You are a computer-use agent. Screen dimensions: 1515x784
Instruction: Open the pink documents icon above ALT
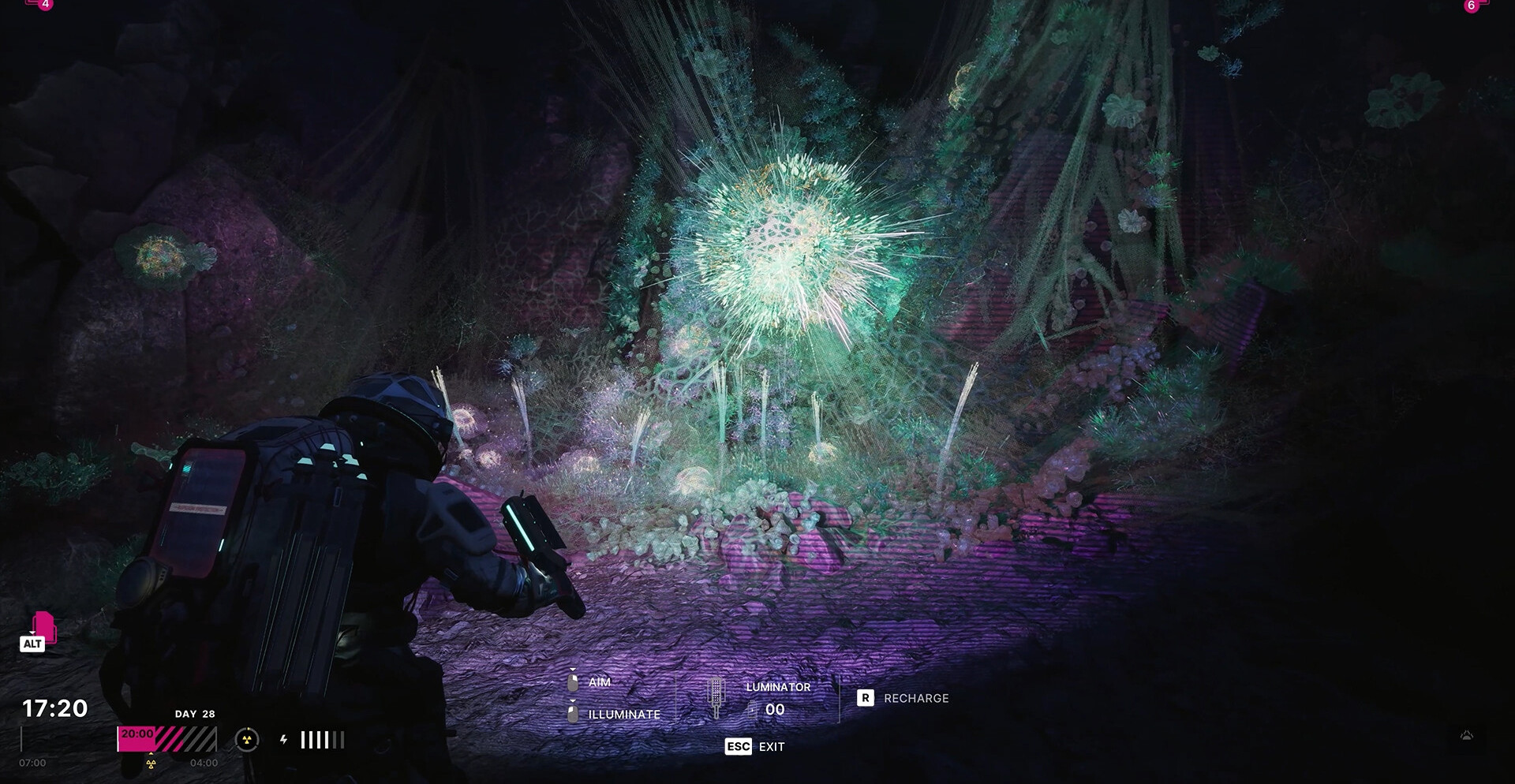coord(44,625)
